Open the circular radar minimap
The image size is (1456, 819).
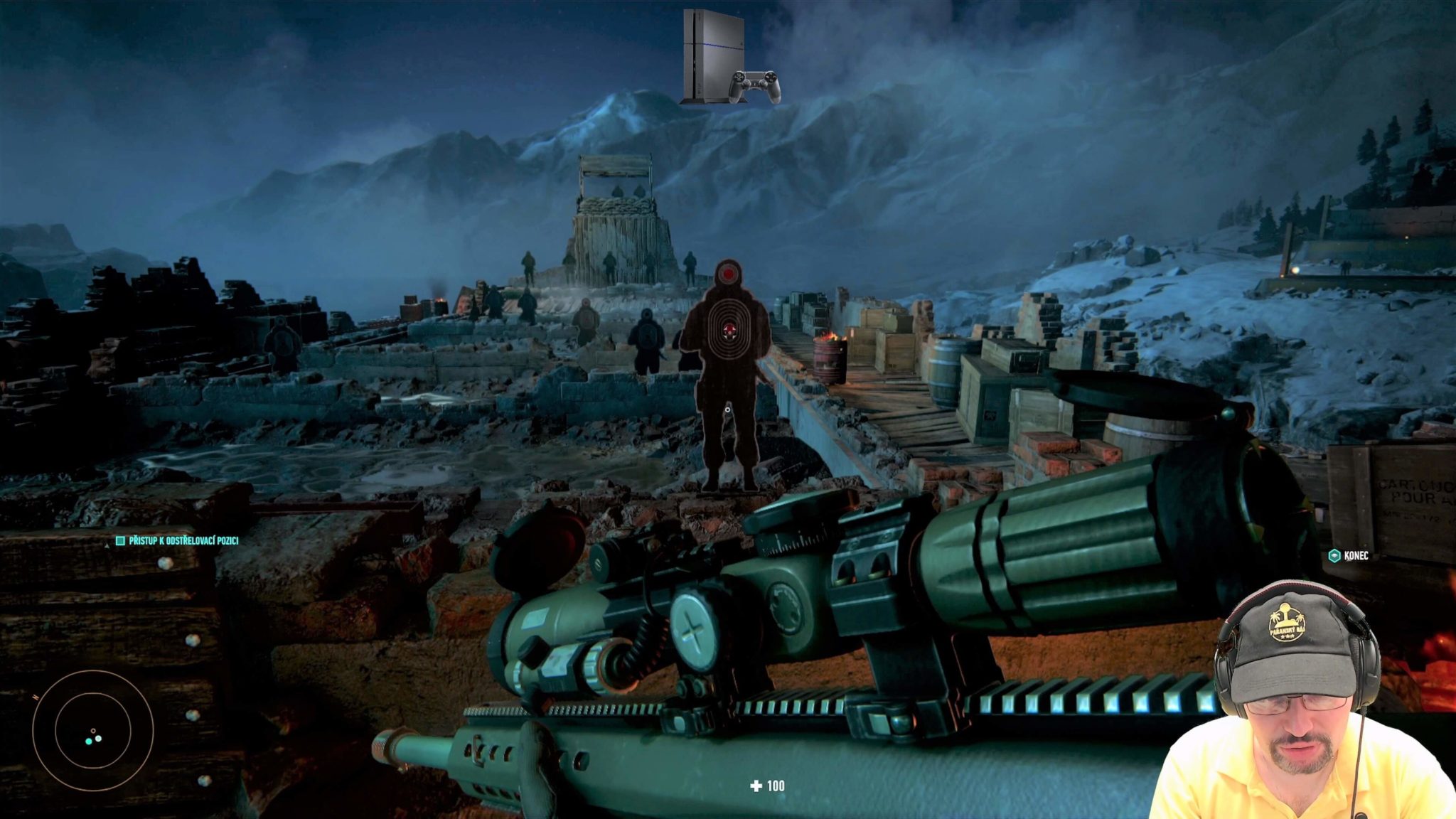[92, 730]
